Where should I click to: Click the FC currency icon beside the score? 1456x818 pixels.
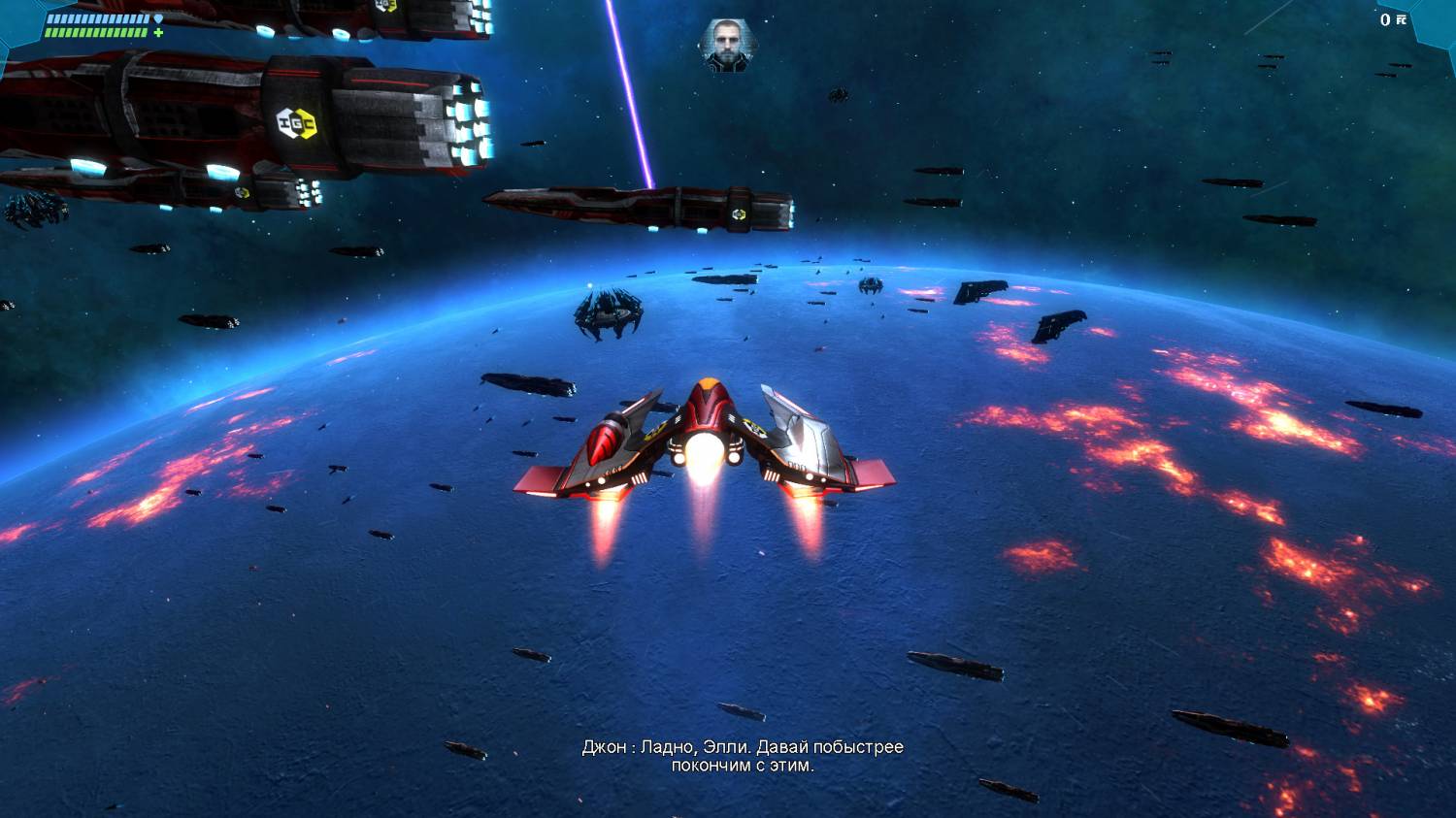point(1401,19)
